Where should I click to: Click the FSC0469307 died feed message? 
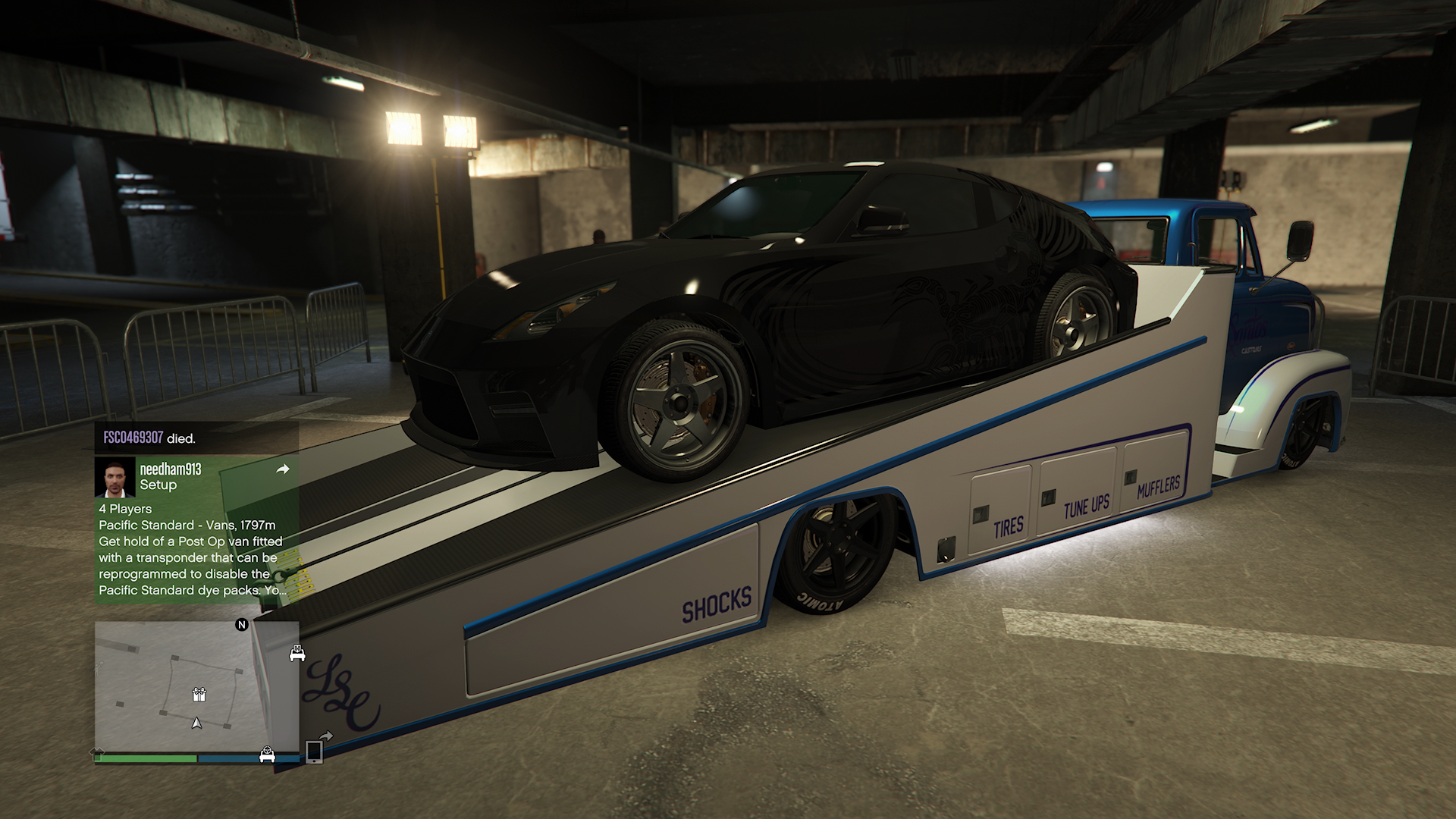pyautogui.click(x=149, y=438)
